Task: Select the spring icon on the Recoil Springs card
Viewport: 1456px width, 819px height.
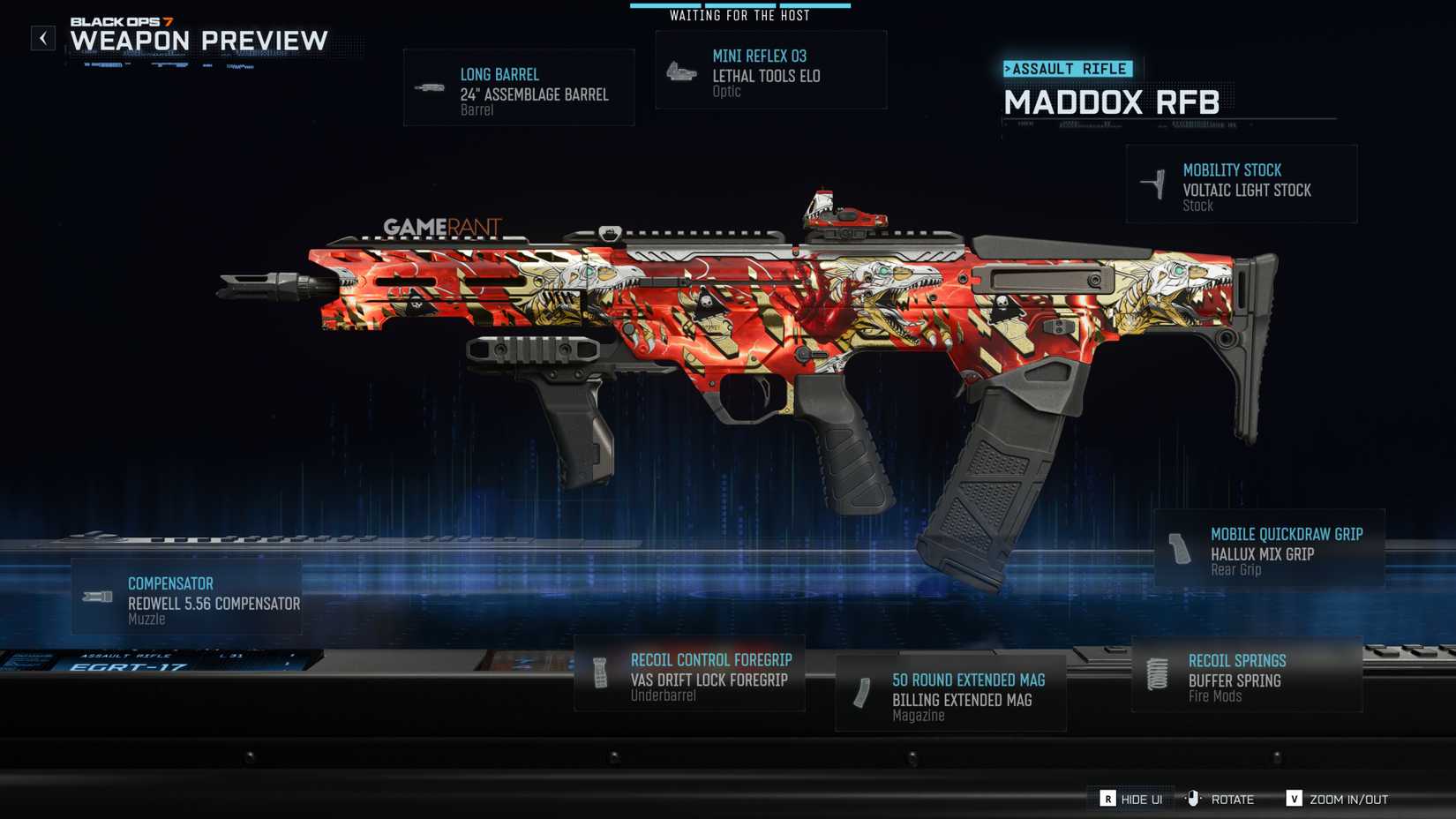Action: pyautogui.click(x=1158, y=675)
